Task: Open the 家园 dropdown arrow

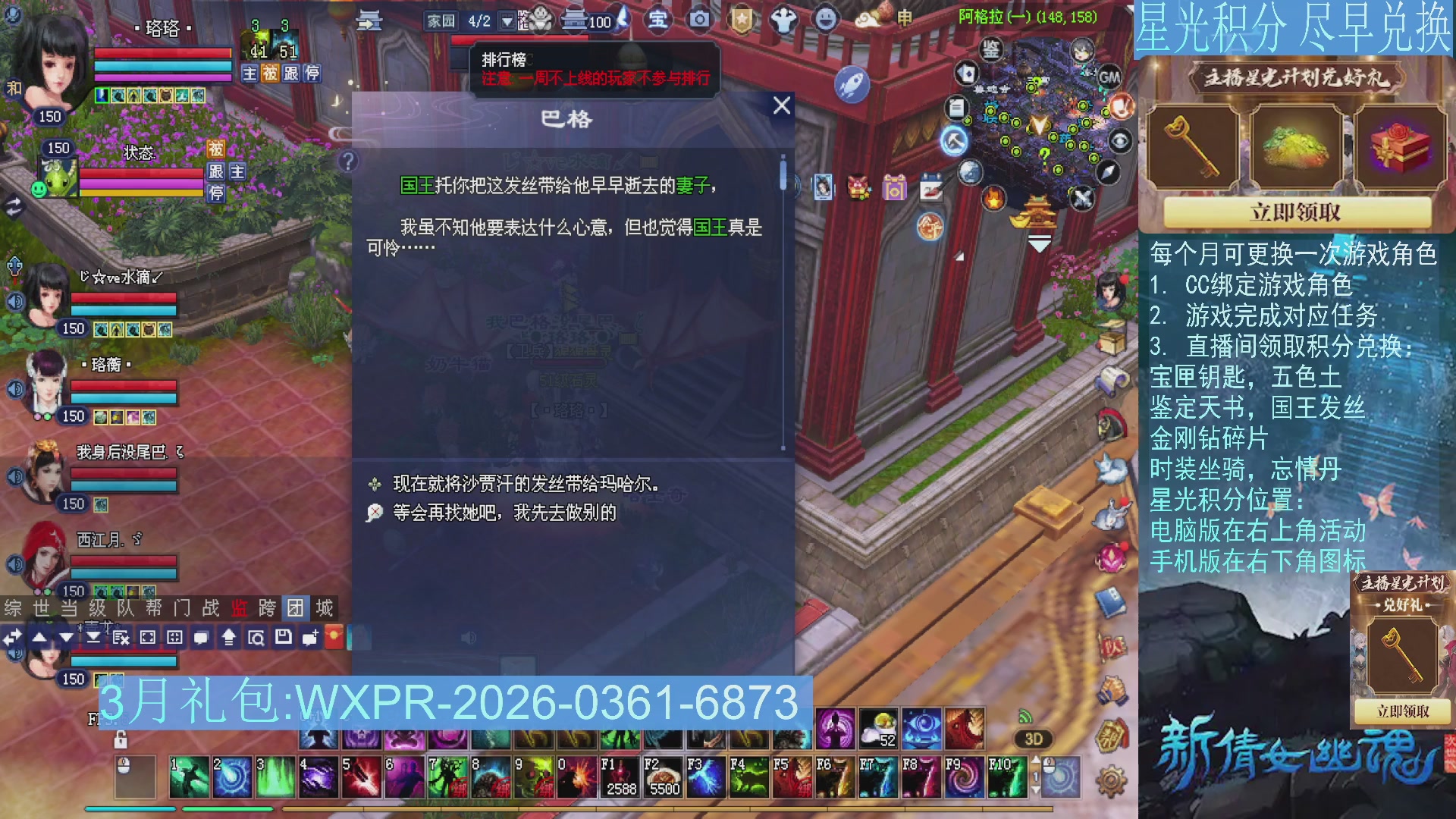Action: (507, 21)
